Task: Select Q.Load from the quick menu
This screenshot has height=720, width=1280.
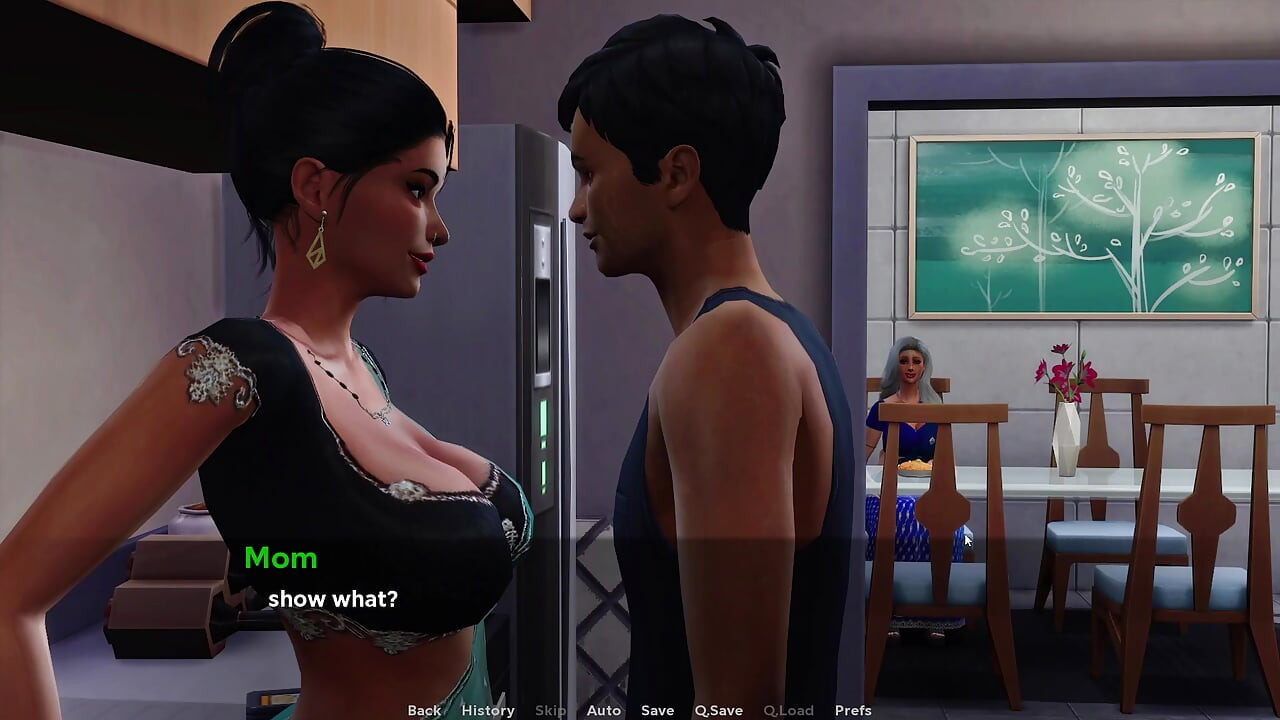Action: pyautogui.click(x=787, y=710)
